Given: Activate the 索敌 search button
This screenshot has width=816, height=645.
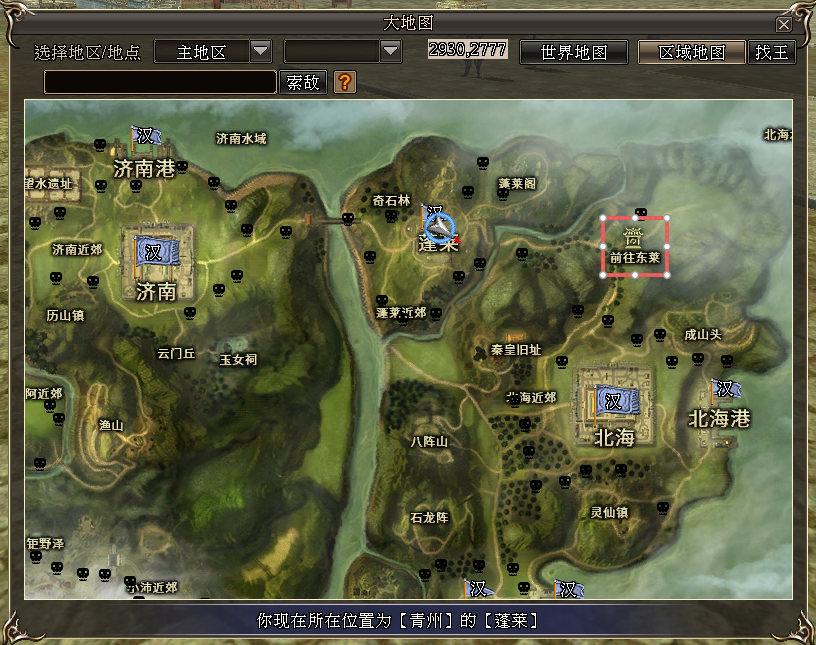Looking at the screenshot, I should (x=304, y=82).
